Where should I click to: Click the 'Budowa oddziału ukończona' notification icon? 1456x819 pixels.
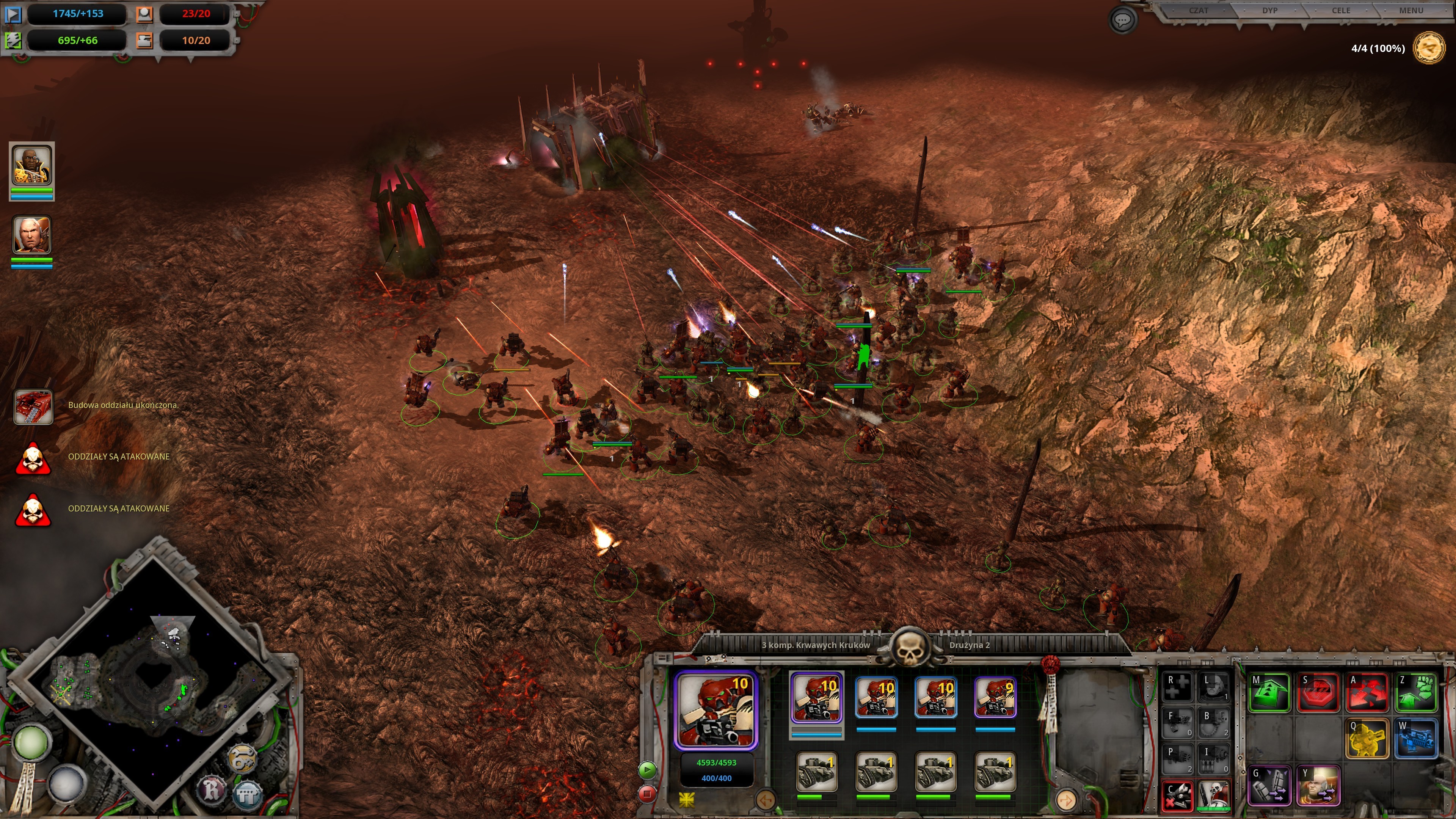point(33,406)
